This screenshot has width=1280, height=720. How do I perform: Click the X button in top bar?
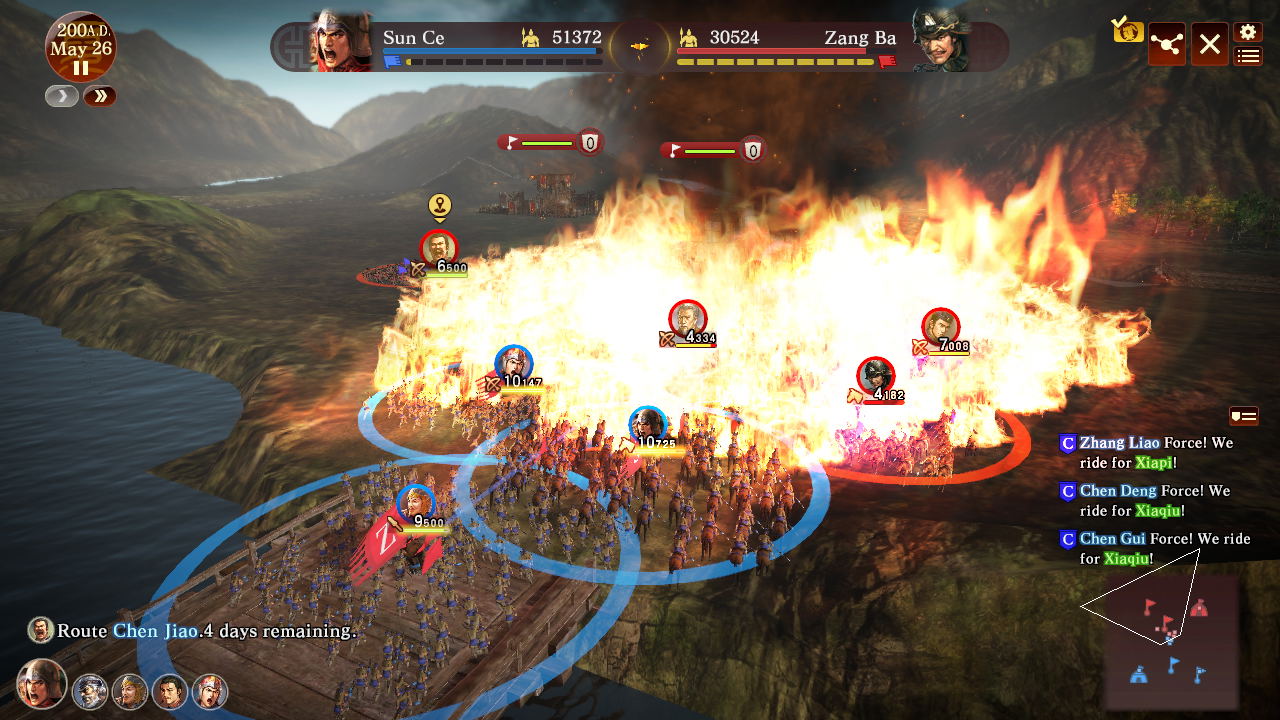coord(1209,44)
